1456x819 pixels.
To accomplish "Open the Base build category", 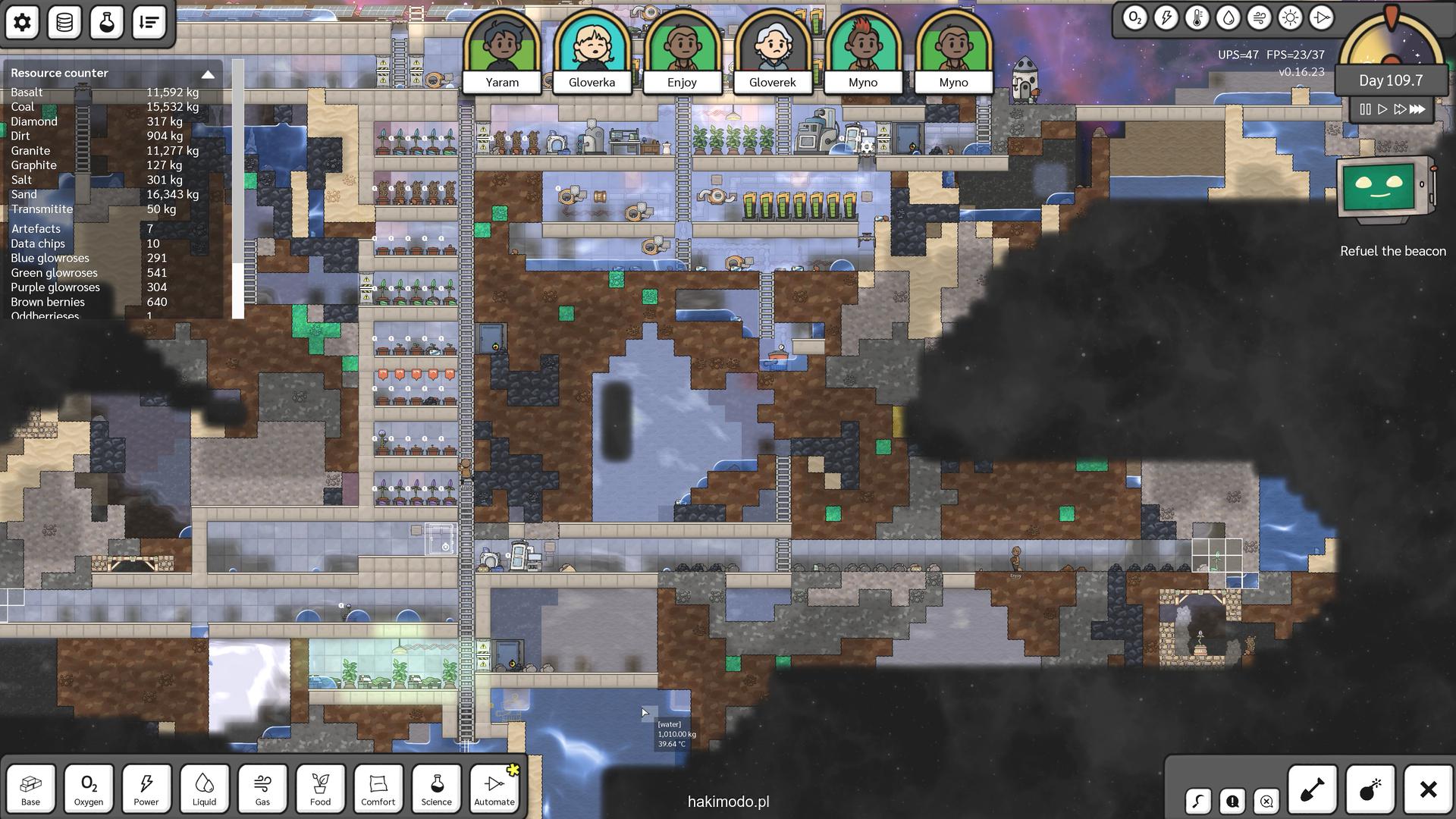I will pos(31,789).
